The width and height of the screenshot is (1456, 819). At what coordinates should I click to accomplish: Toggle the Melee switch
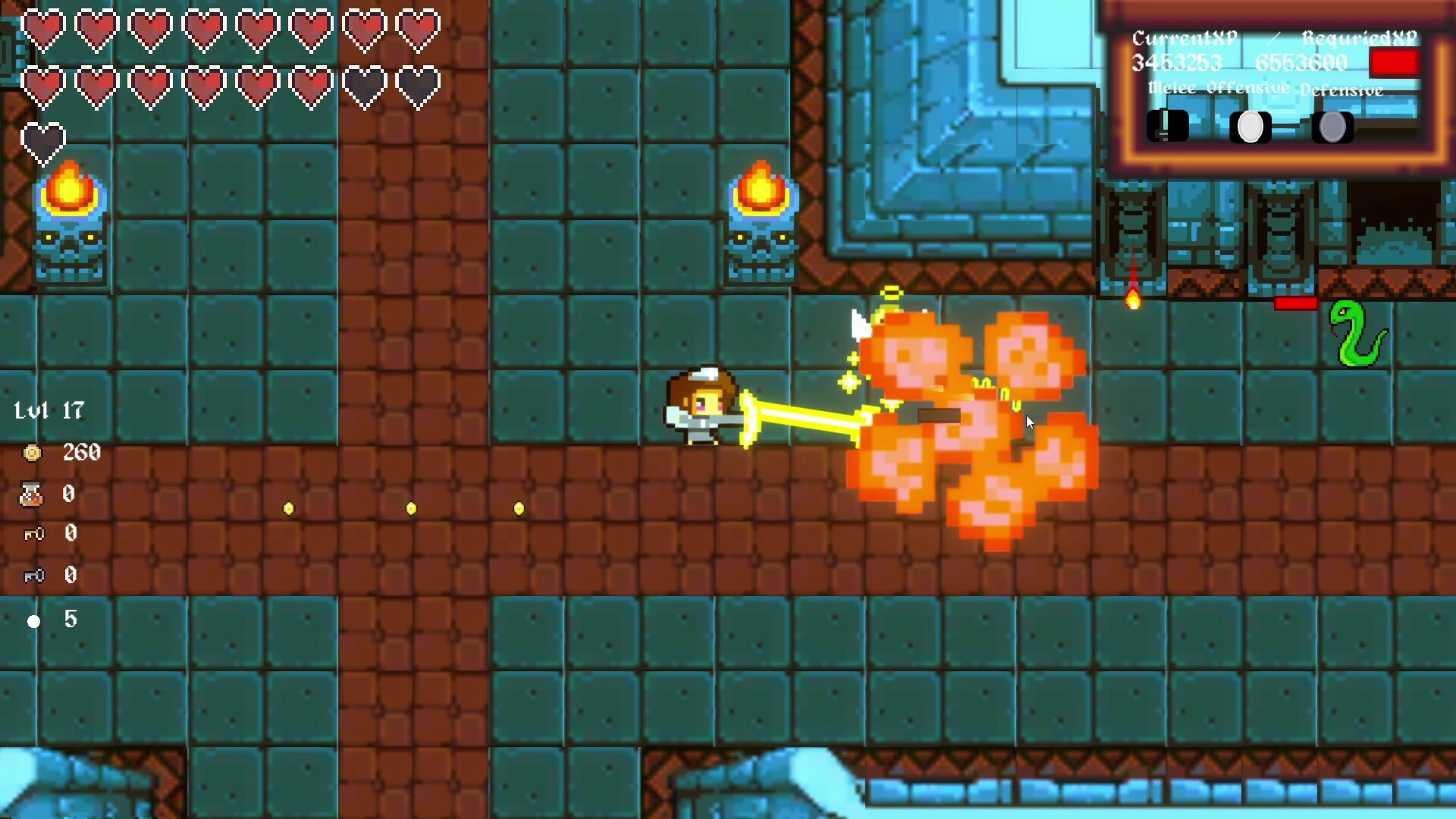[1166, 126]
